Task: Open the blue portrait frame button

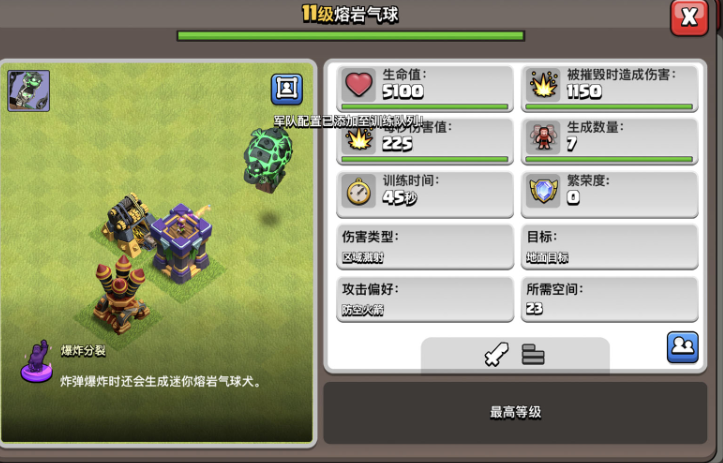Action: (287, 89)
